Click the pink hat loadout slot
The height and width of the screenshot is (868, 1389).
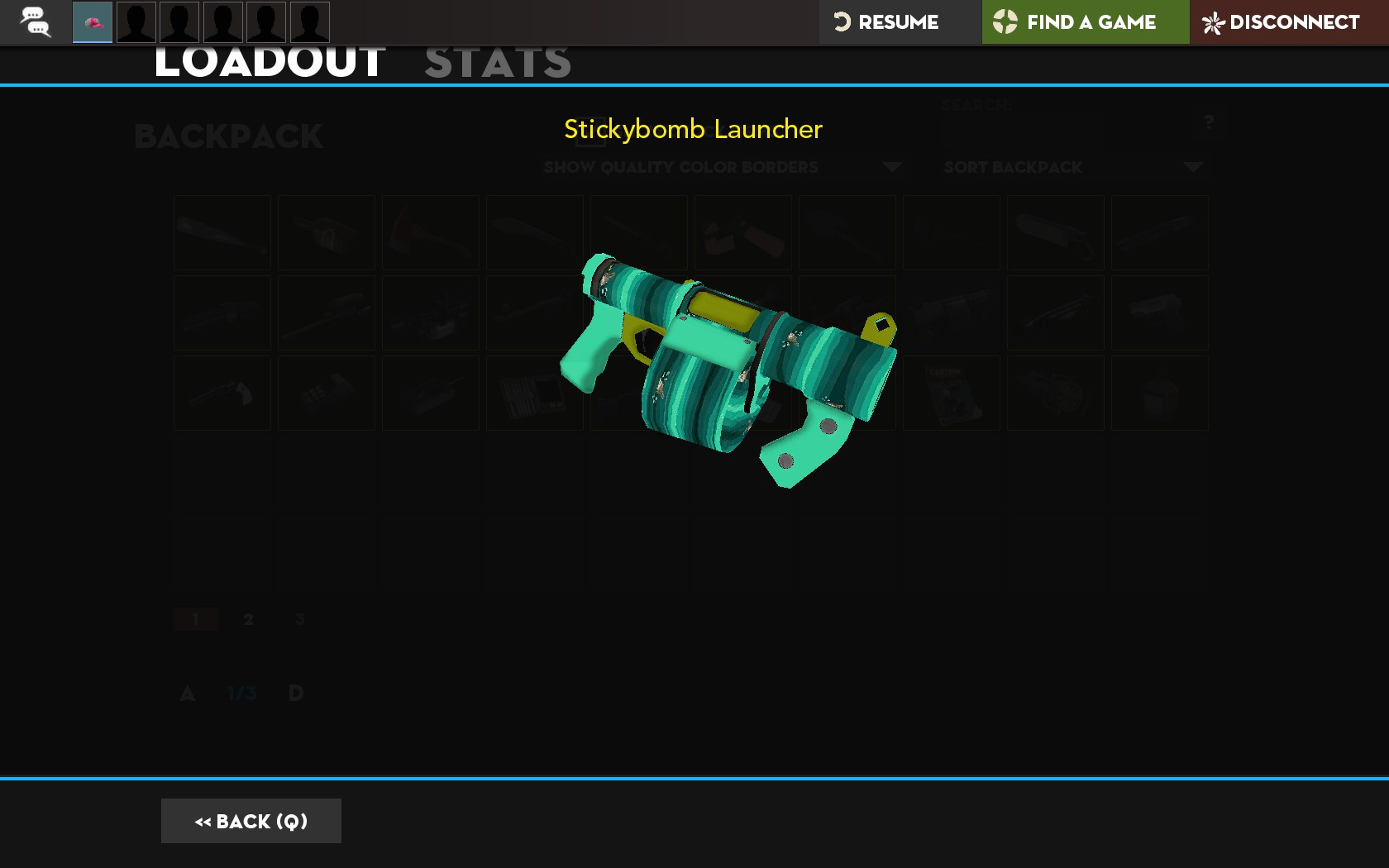[x=92, y=22]
